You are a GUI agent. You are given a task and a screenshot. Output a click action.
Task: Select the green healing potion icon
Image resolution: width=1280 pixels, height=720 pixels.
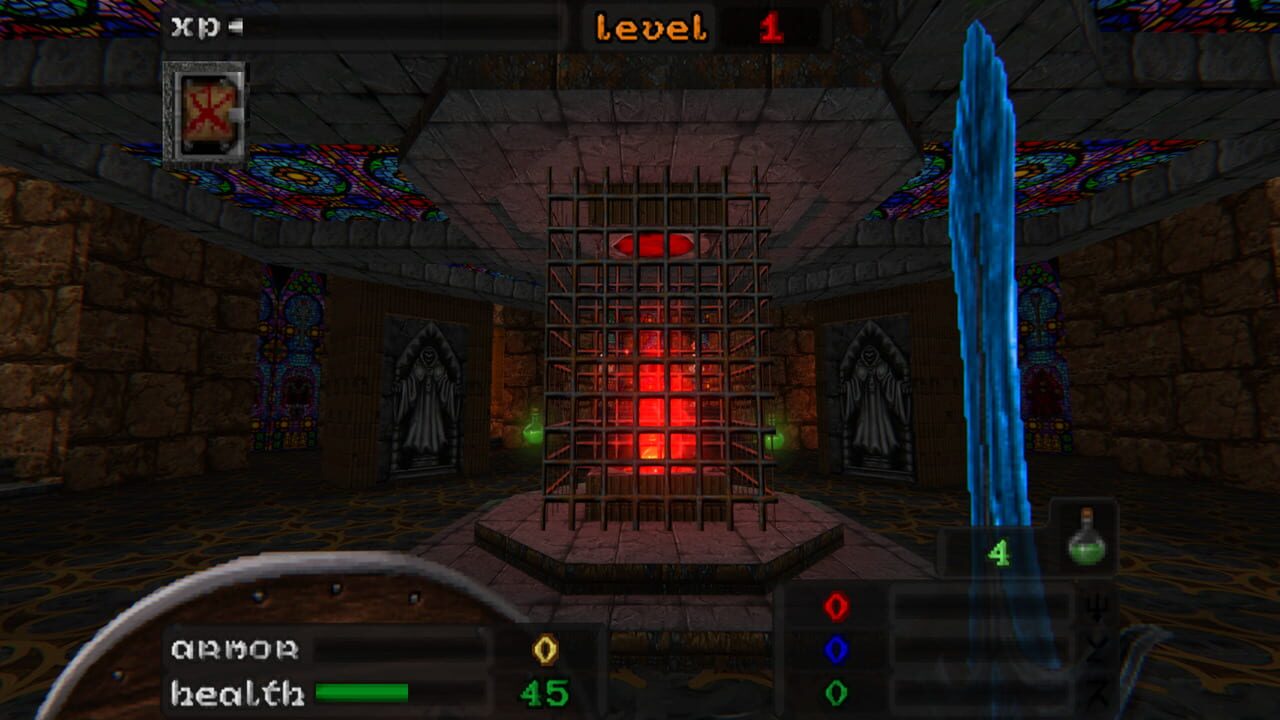pos(1087,551)
